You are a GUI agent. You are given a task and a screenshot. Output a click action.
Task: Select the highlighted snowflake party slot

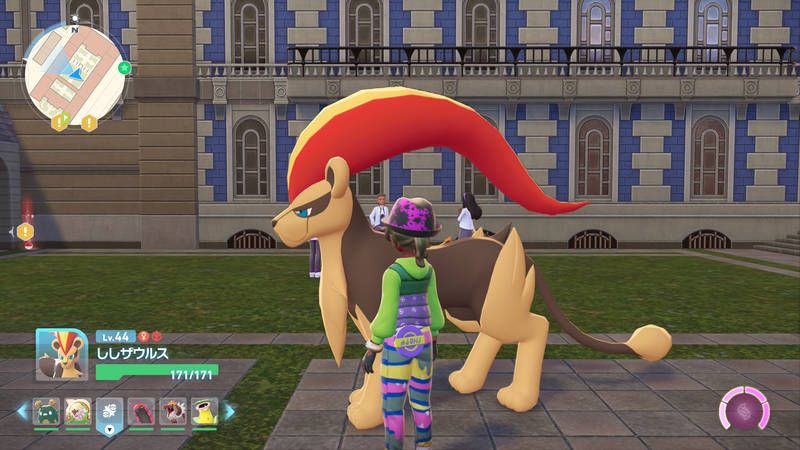tap(109, 411)
